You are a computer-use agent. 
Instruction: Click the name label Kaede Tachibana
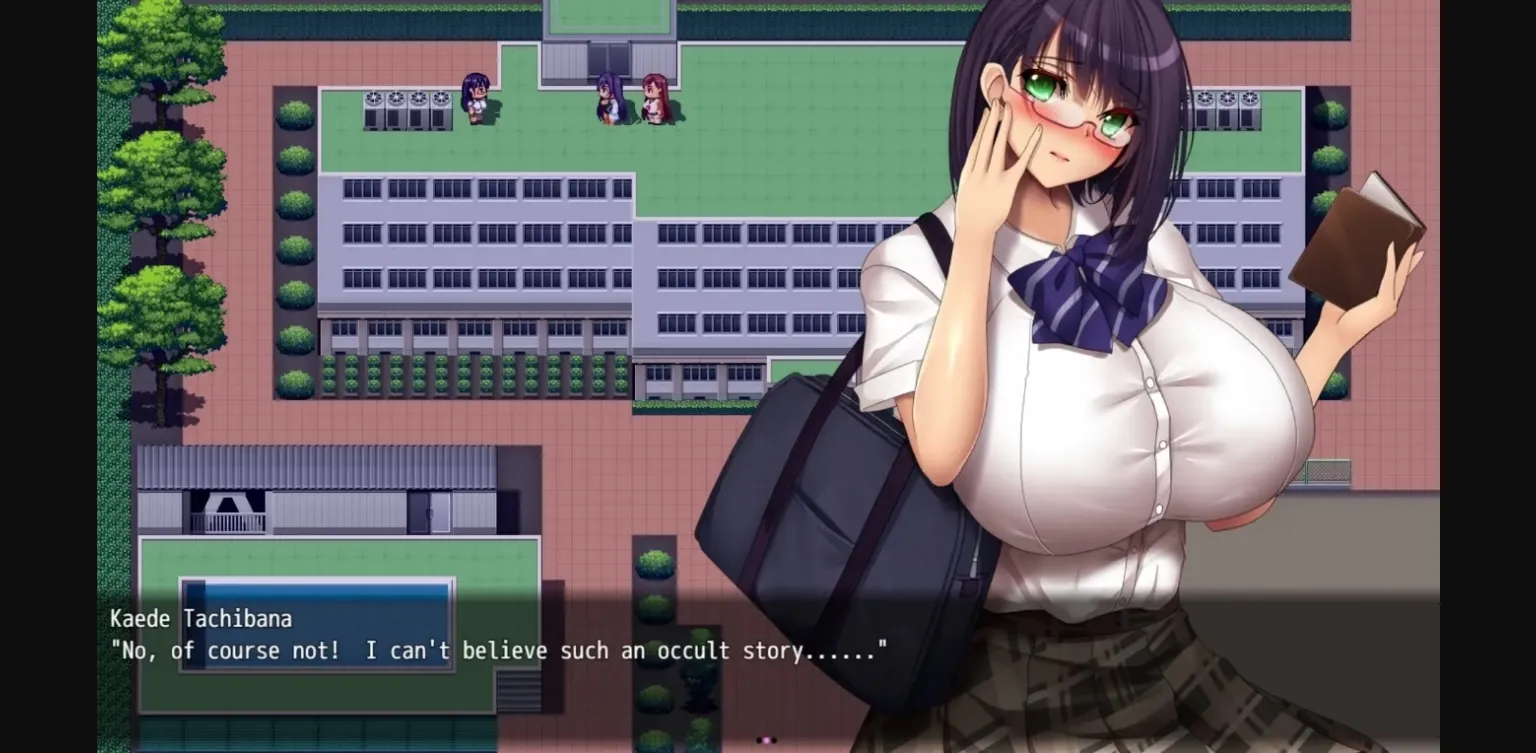tap(202, 618)
